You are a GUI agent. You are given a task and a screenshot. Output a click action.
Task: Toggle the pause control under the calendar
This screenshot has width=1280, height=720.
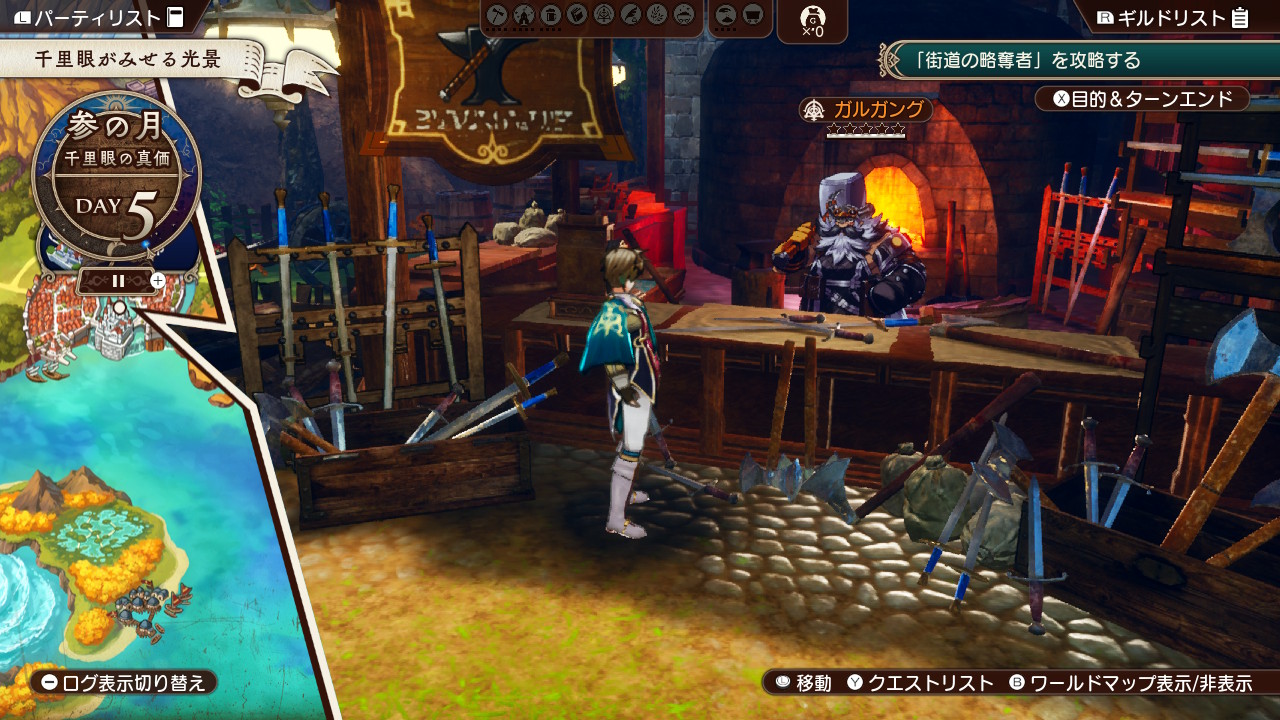pos(118,281)
